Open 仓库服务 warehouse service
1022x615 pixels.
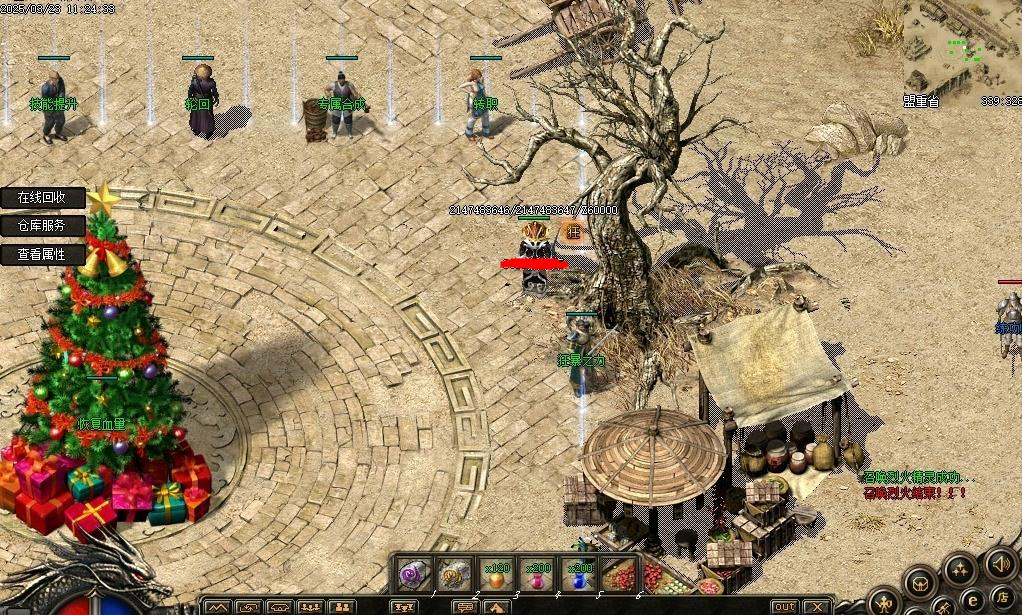[x=42, y=226]
